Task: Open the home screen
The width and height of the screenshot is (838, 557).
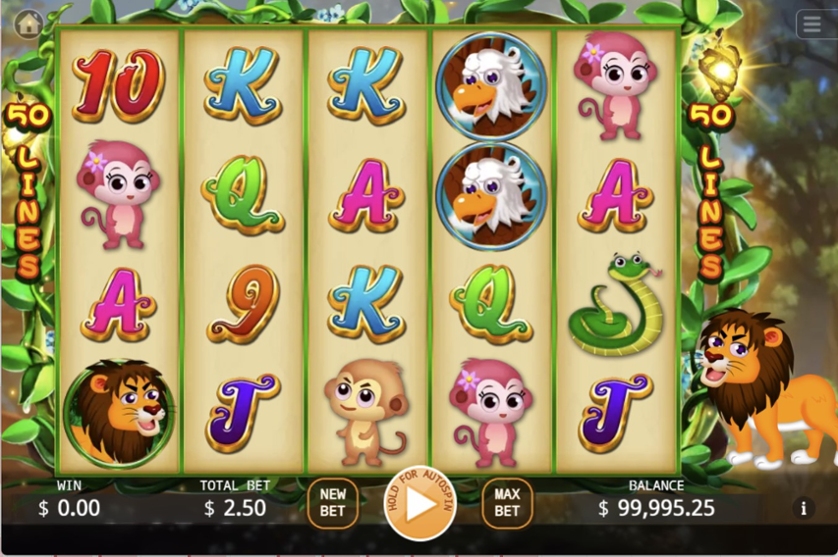Action: click(x=29, y=23)
